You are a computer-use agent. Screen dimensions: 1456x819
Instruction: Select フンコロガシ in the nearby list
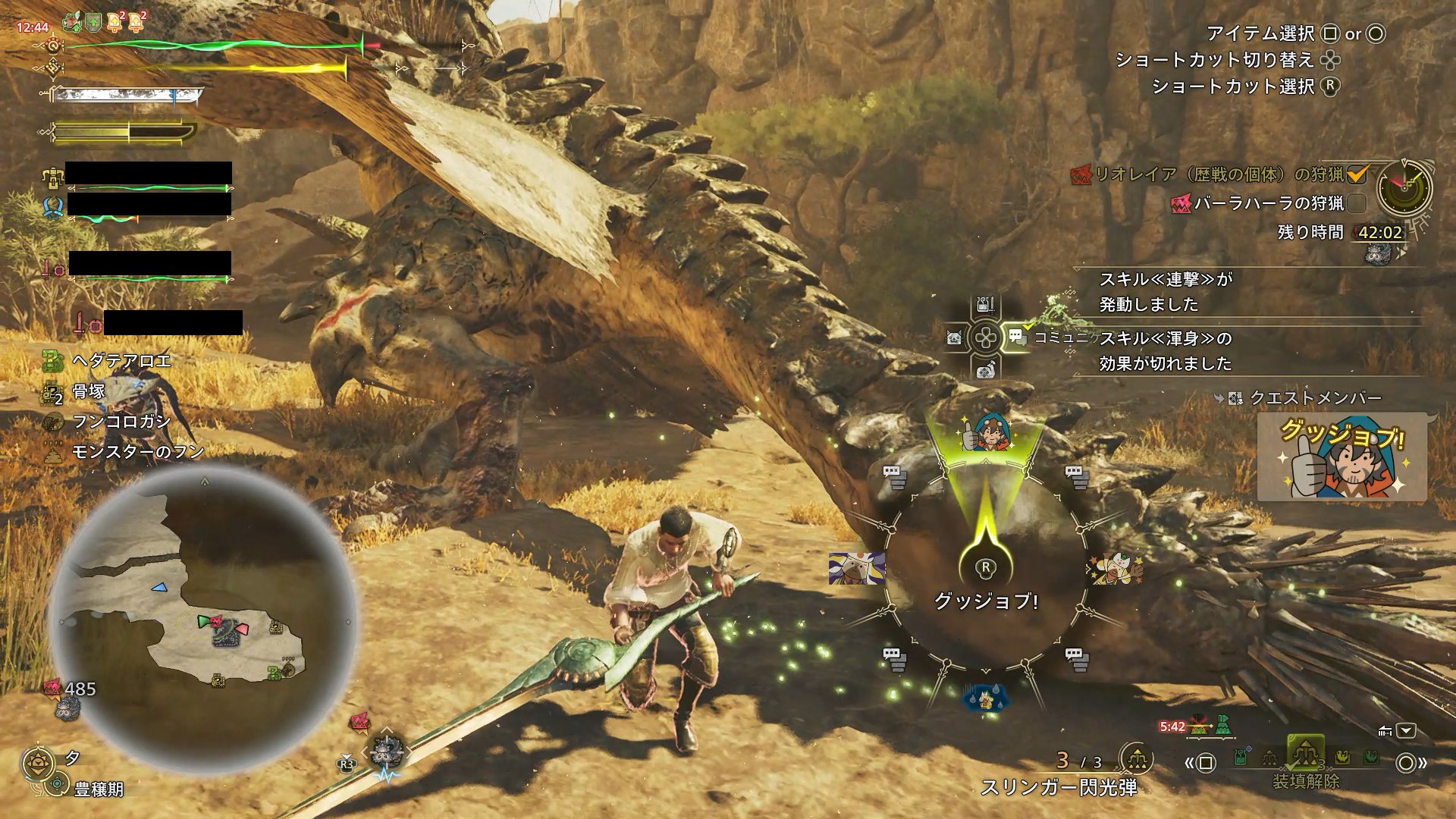click(x=121, y=422)
